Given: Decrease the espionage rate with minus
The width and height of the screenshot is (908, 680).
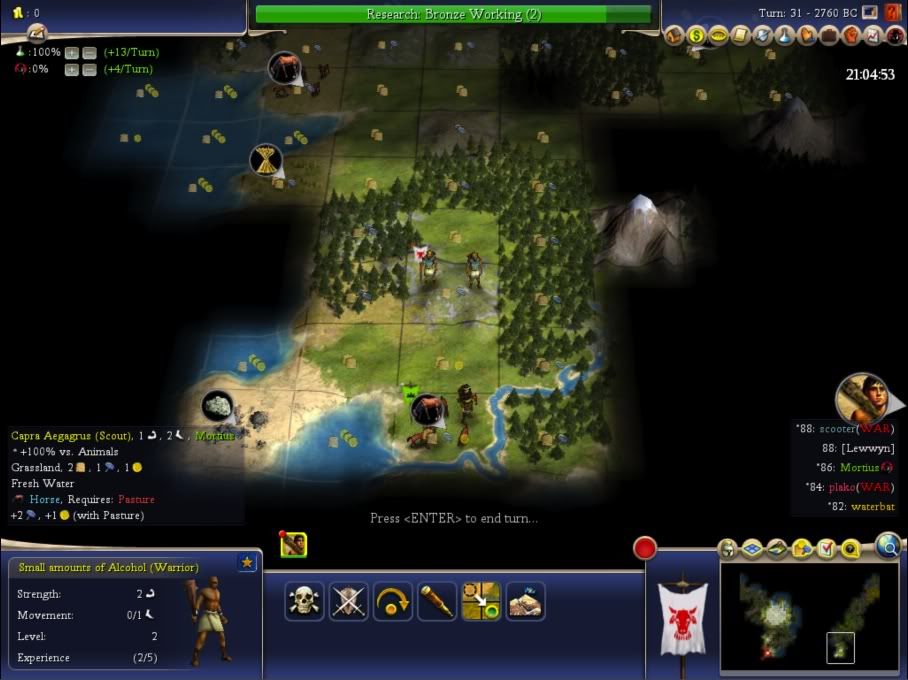Looking at the screenshot, I should click(x=89, y=69).
